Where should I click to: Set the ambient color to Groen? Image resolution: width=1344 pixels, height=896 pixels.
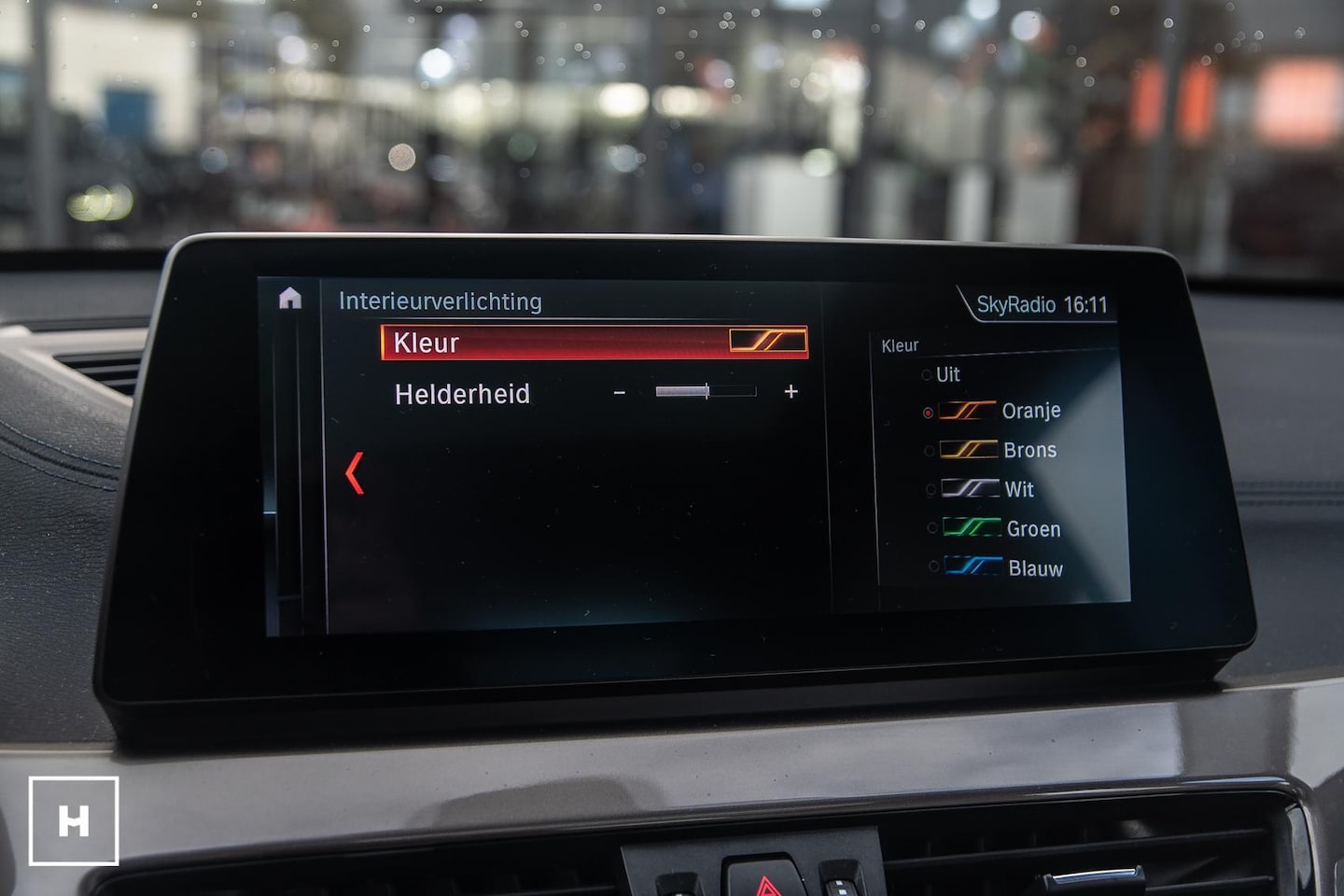(1004, 528)
